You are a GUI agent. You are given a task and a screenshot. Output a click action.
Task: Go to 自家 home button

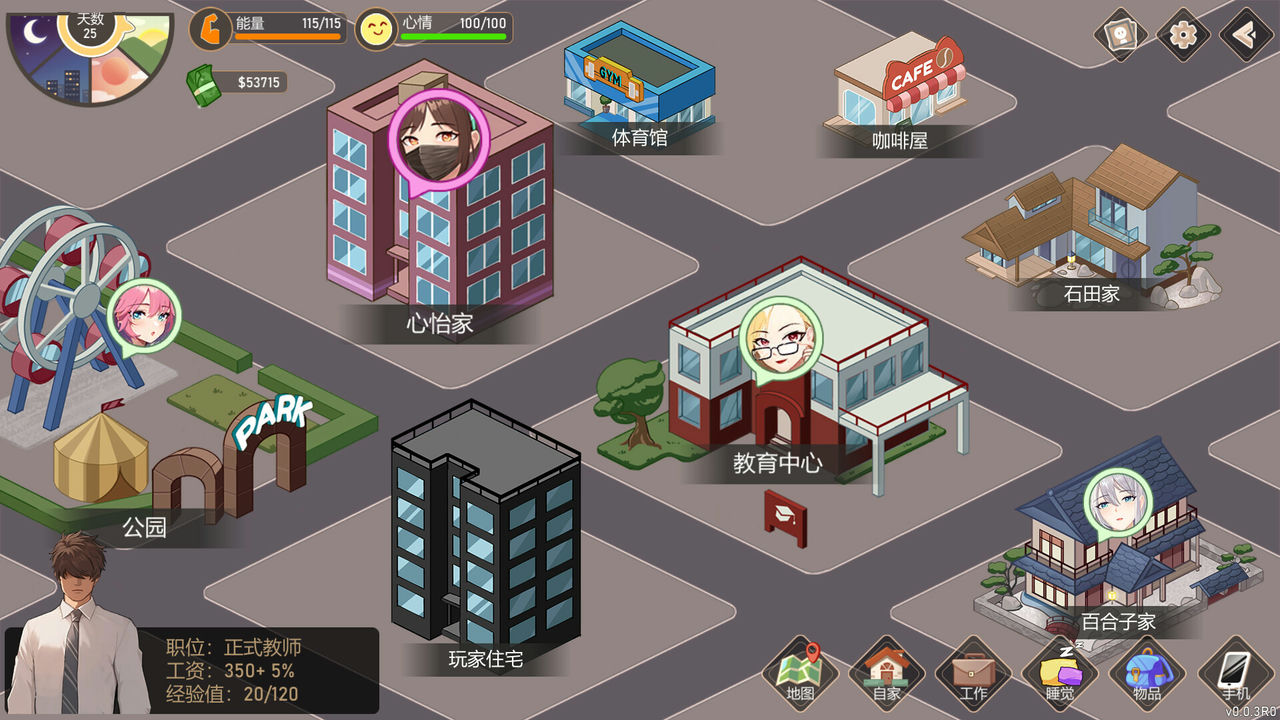(x=886, y=672)
